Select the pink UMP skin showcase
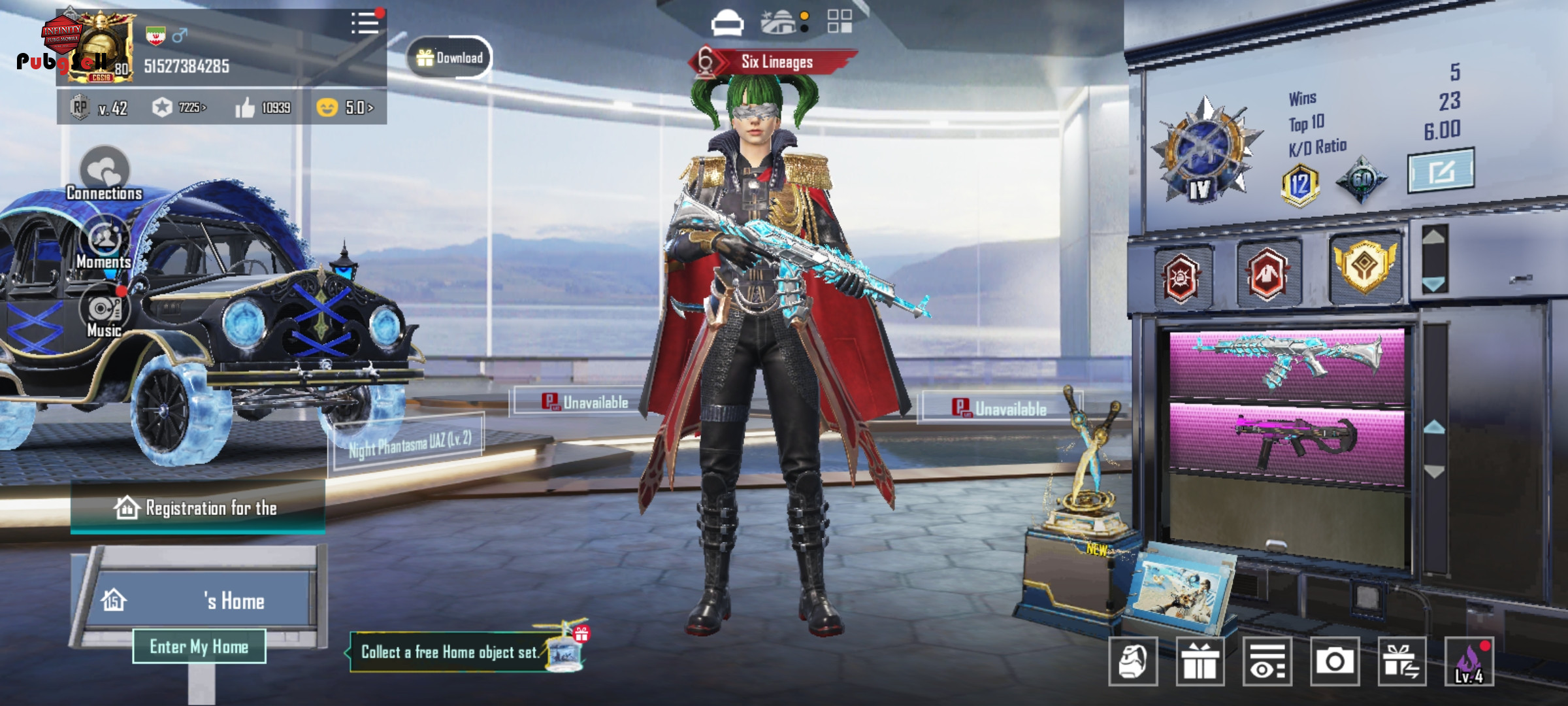1568x706 pixels. [1286, 440]
